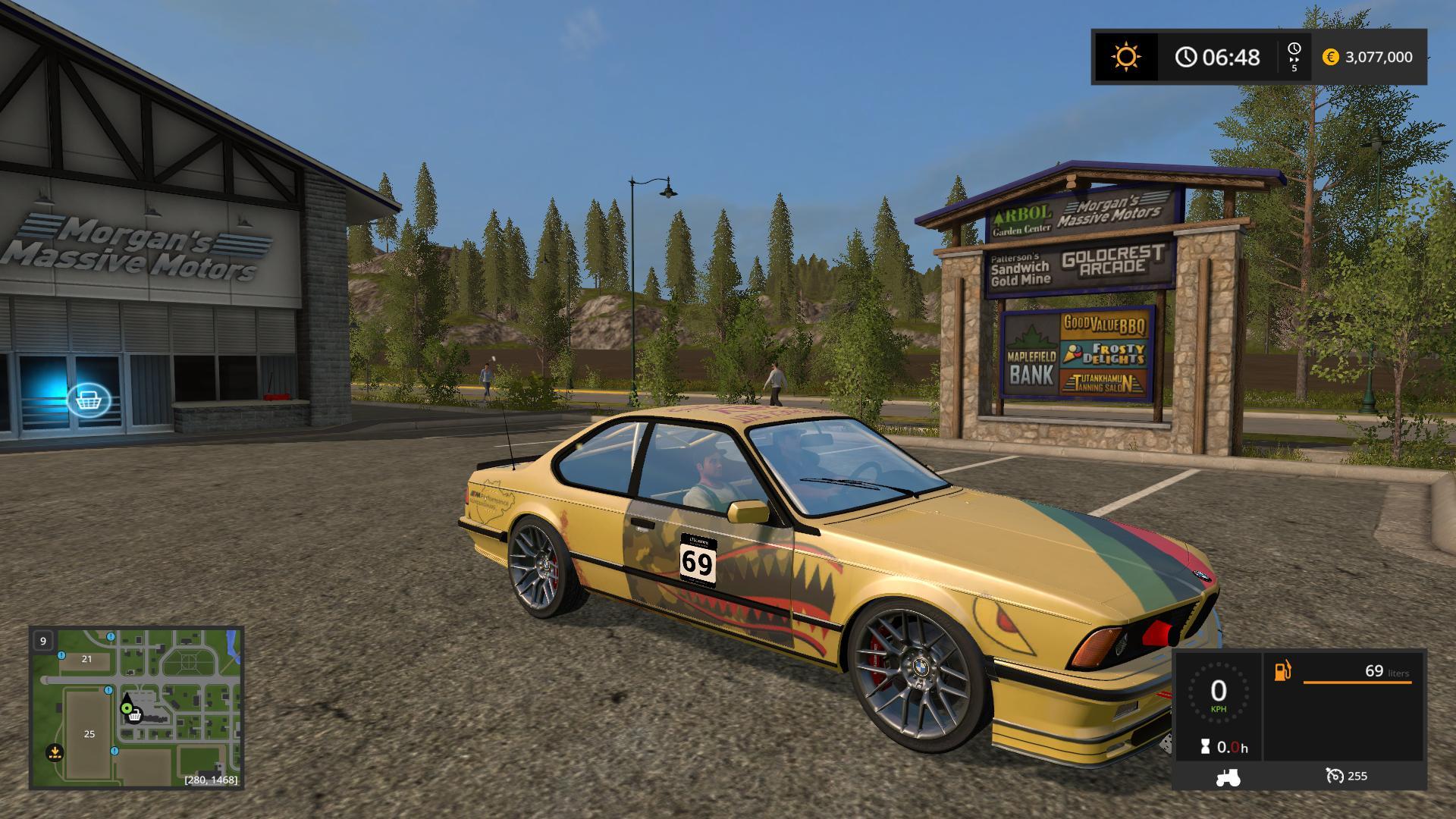Click the sunny weather forecast icon

(1125, 57)
